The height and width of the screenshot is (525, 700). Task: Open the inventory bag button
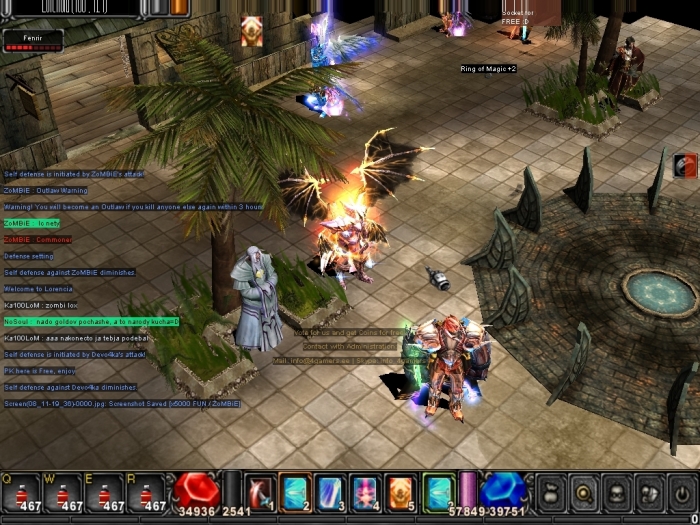[551, 493]
